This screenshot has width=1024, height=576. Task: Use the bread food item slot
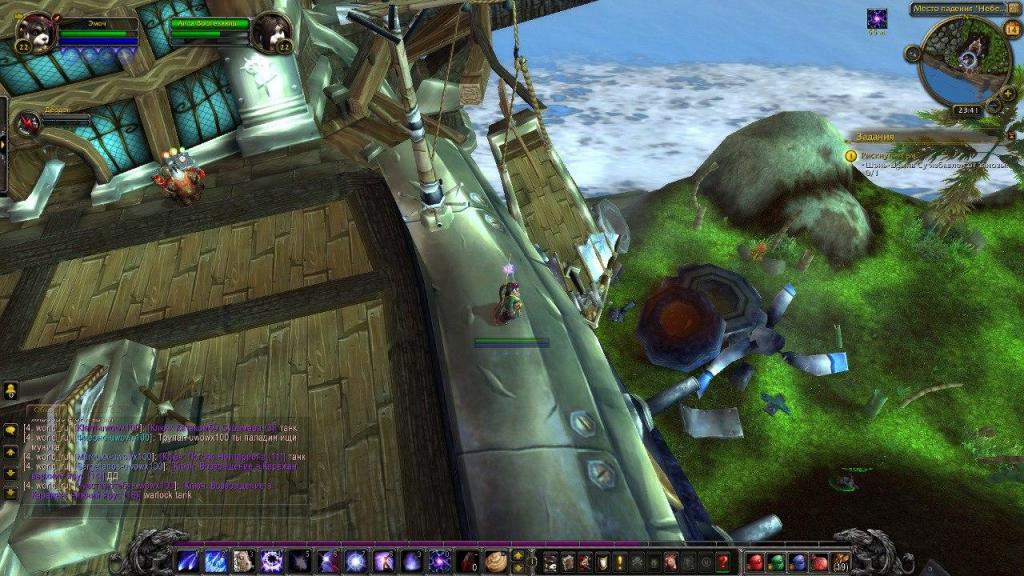495,561
